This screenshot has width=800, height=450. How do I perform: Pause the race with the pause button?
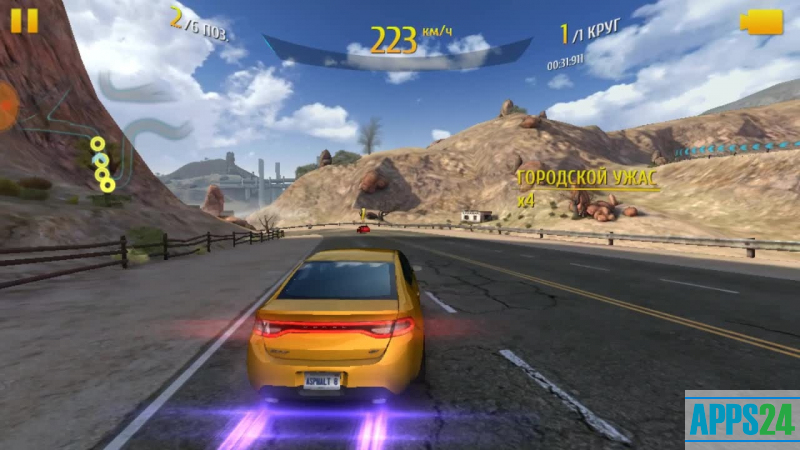point(24,21)
